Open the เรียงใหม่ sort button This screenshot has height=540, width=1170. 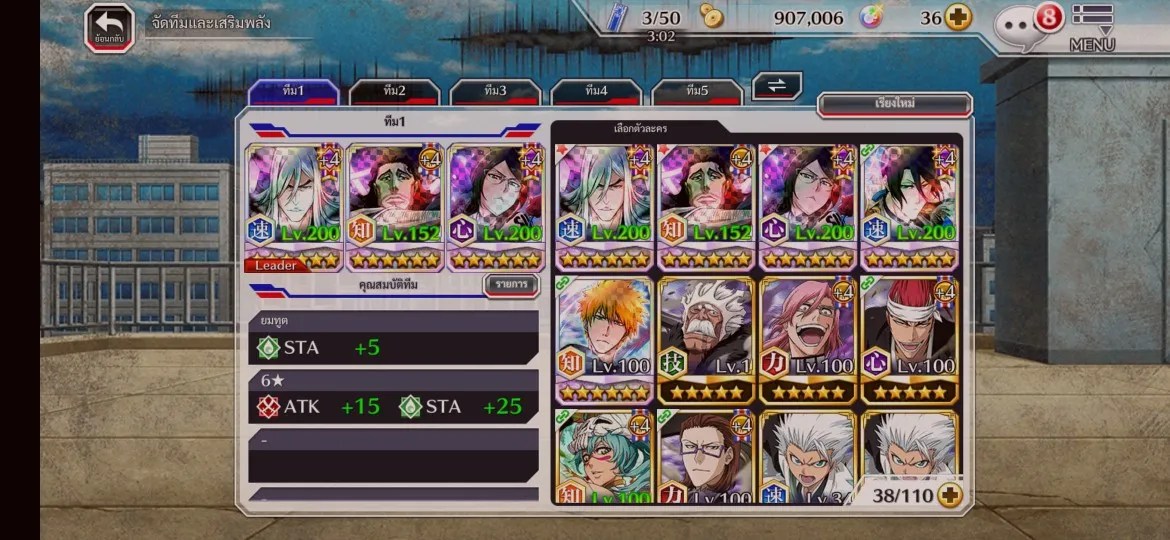tap(895, 104)
